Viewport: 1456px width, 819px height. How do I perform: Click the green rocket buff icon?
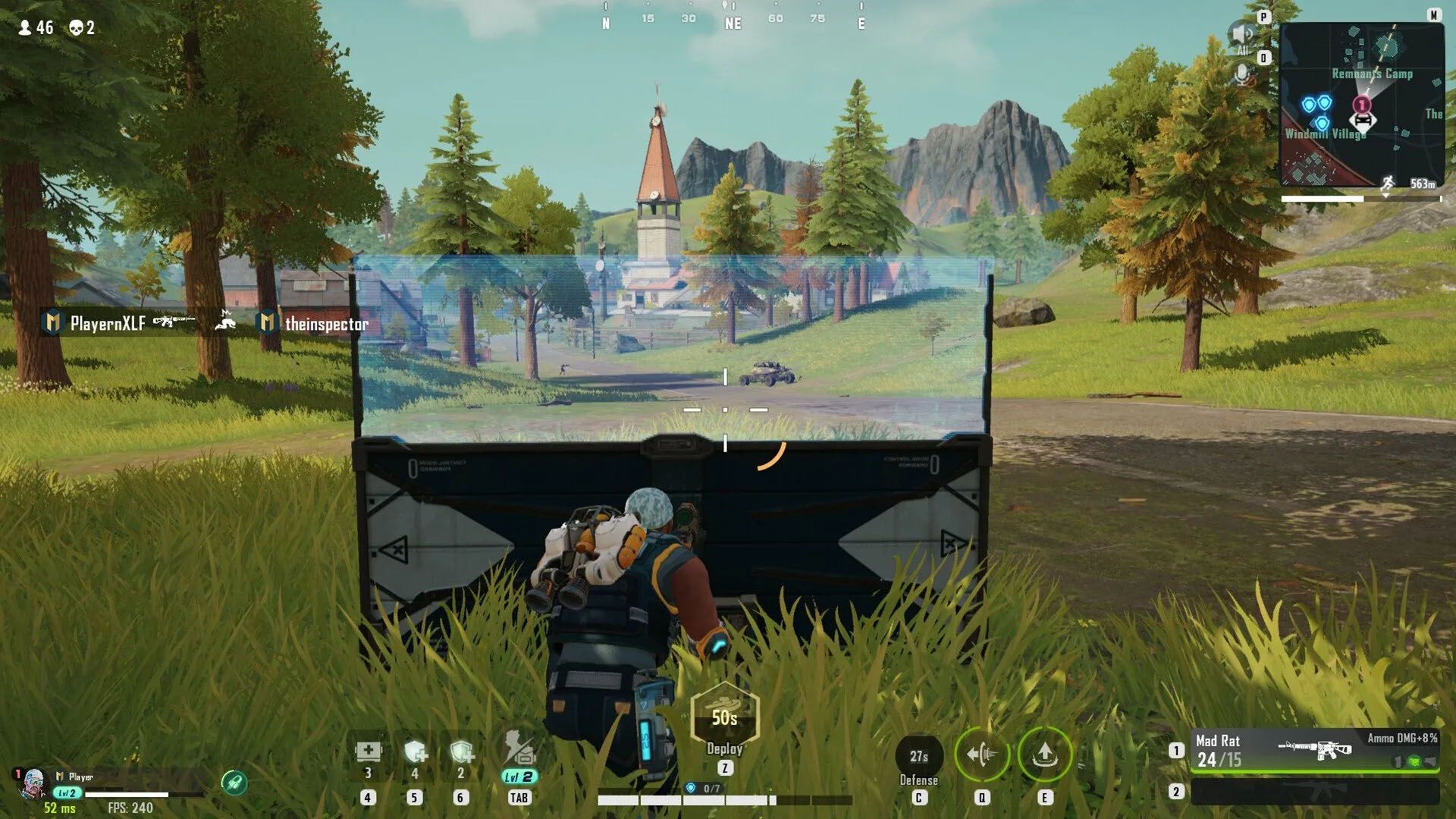click(x=234, y=782)
